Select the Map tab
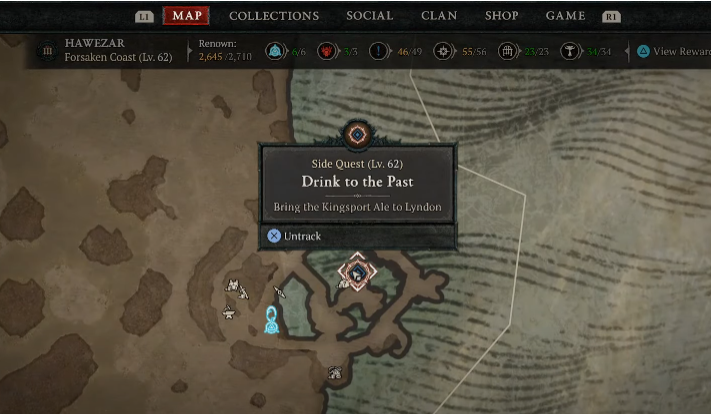This screenshot has height=414, width=711. click(x=186, y=16)
